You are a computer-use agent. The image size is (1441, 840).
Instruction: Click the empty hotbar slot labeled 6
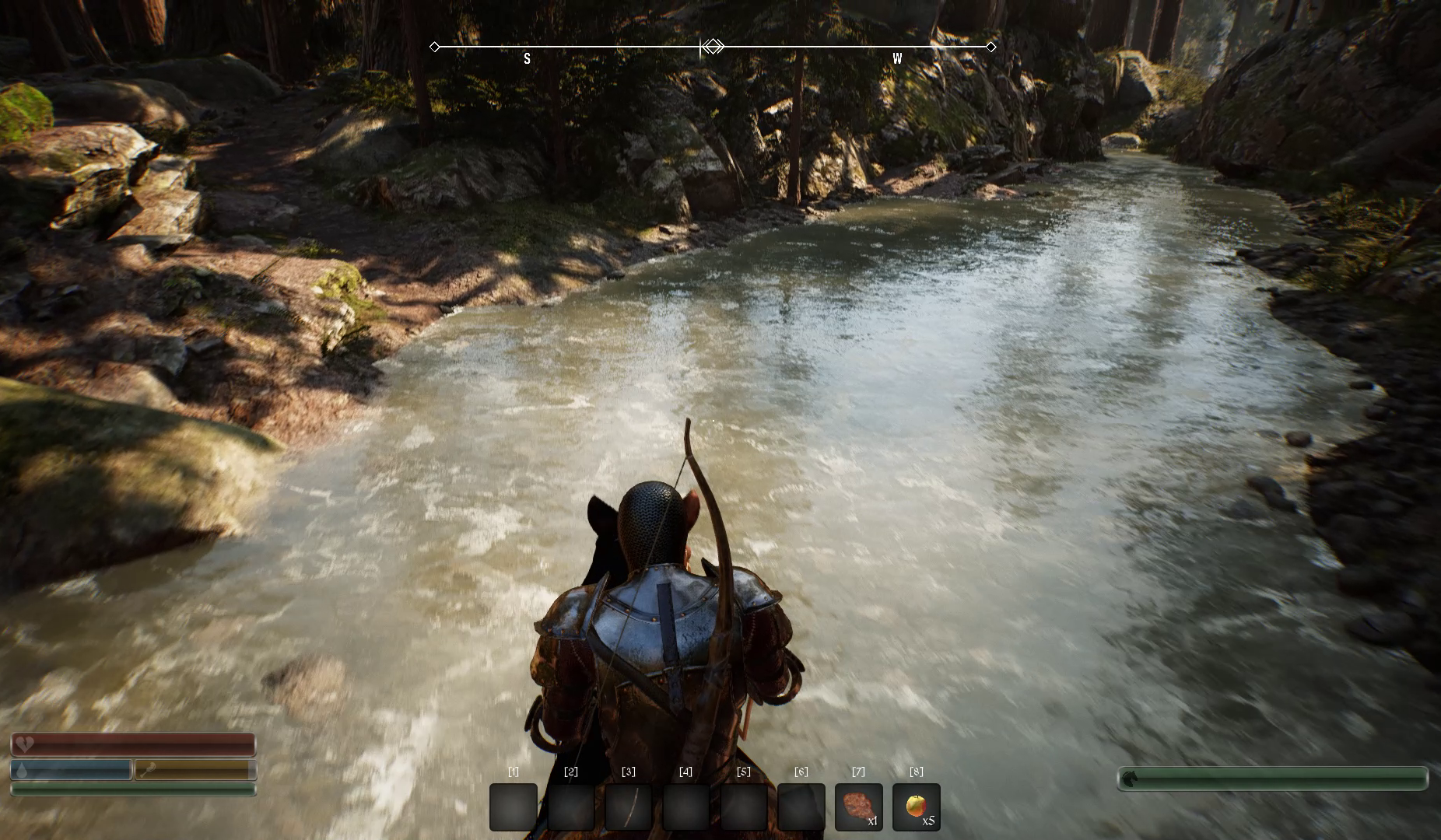pos(802,807)
